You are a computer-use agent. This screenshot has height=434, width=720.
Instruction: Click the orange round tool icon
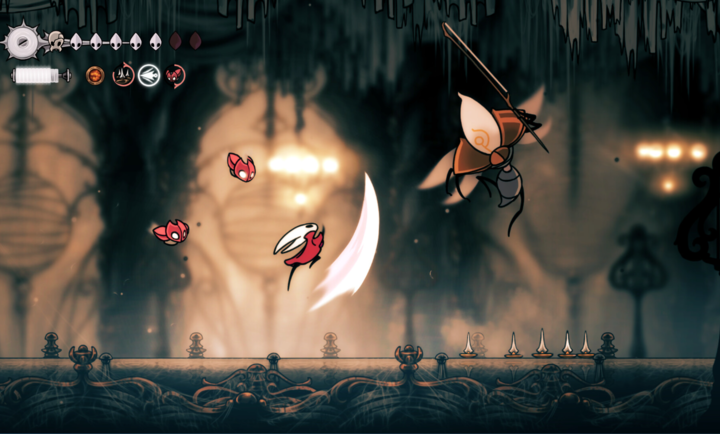(x=95, y=74)
